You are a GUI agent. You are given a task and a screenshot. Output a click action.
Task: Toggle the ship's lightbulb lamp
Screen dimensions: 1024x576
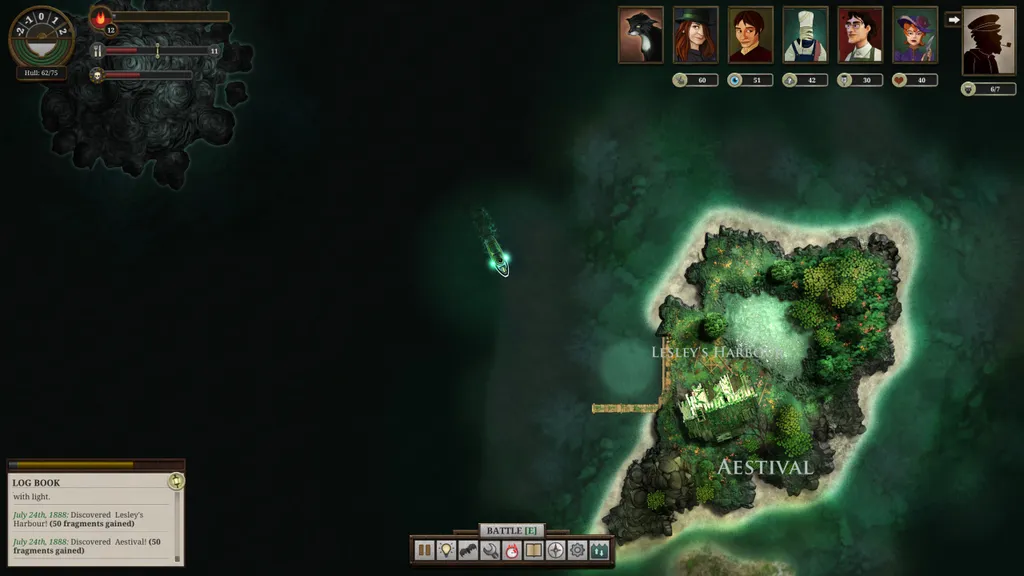(x=446, y=550)
